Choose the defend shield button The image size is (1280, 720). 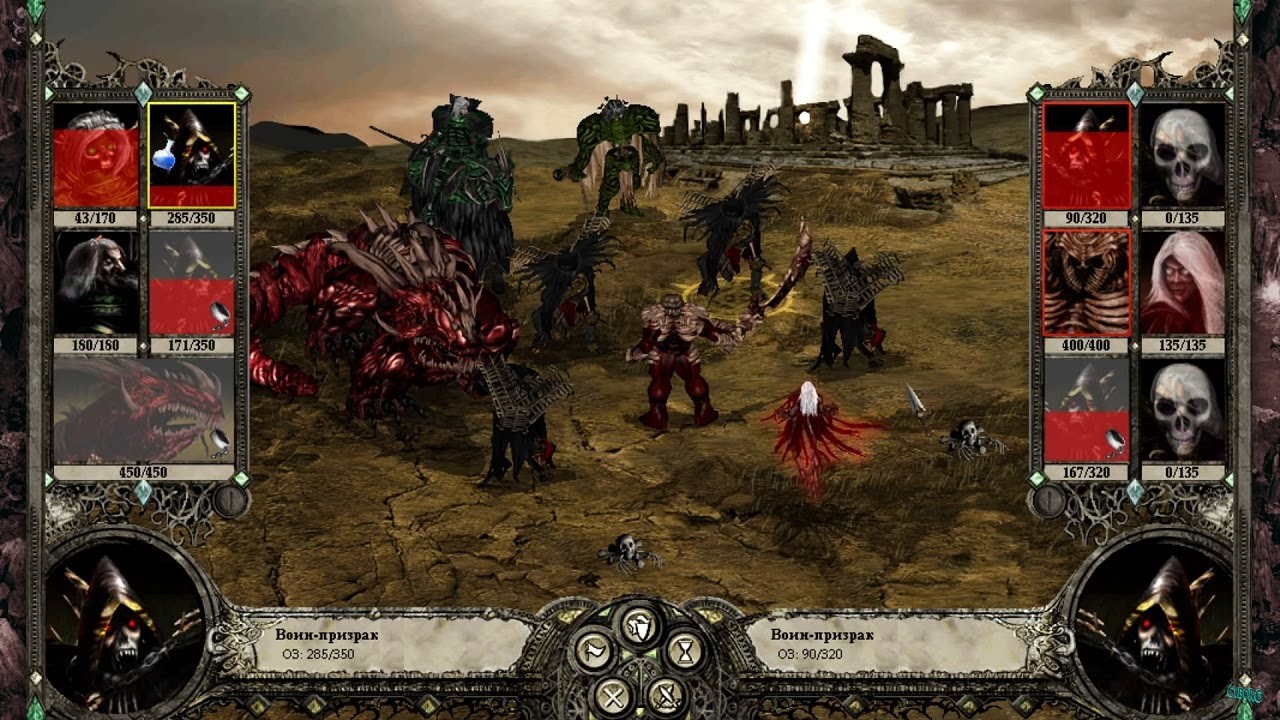tap(640, 625)
